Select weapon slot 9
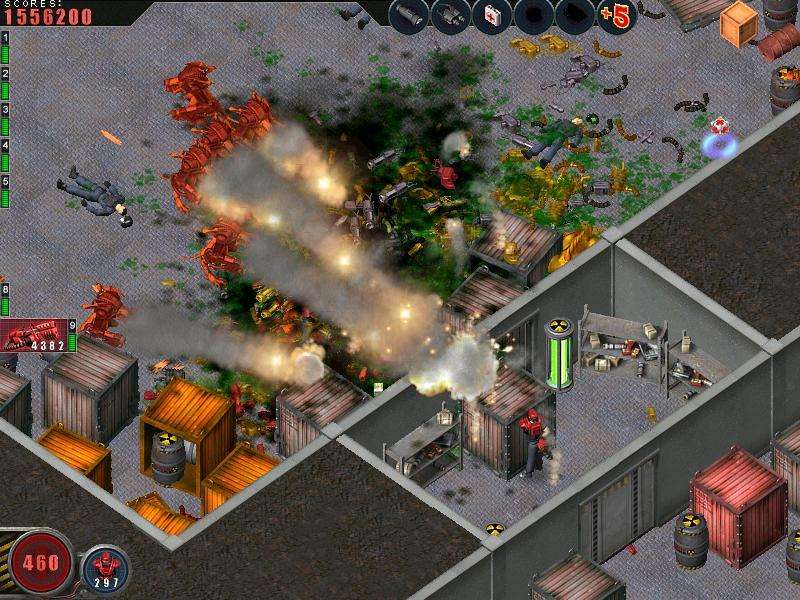Image resolution: width=800 pixels, height=600 pixels. pyautogui.click(x=72, y=337)
